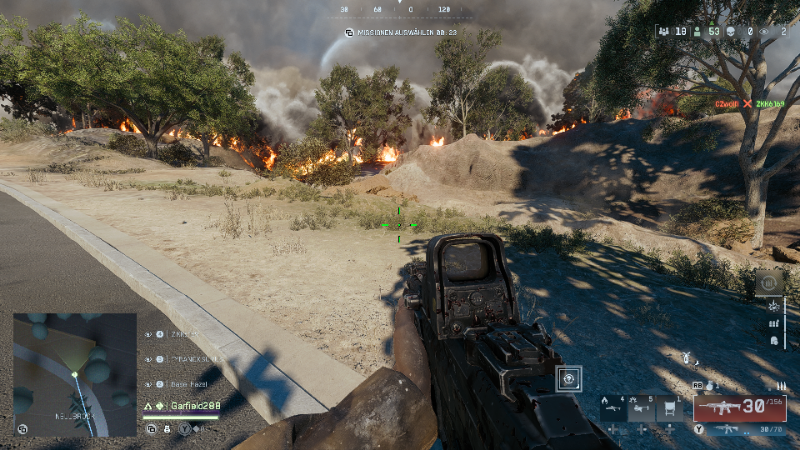Viewport: 800px width, 450px height.
Task: Choose the gadget slot with count 5
Action: tap(641, 406)
